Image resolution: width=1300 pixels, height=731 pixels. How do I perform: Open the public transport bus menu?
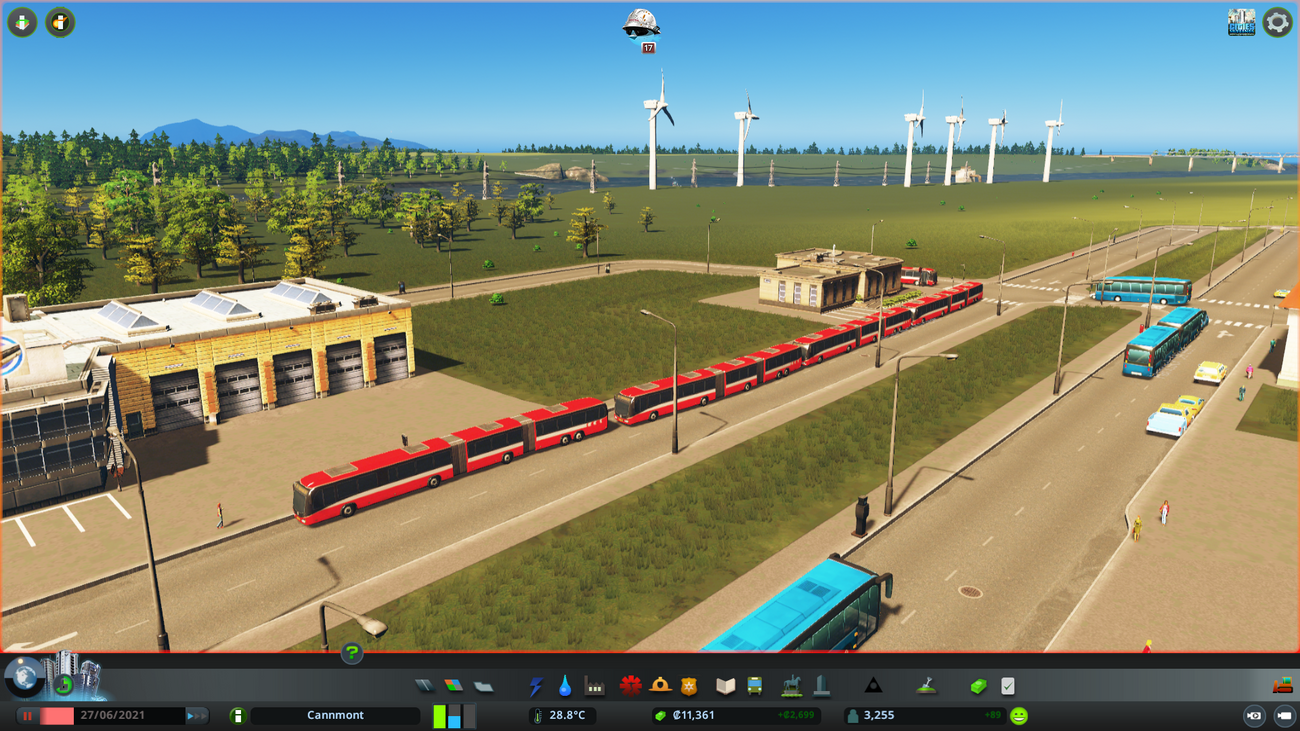tap(755, 686)
